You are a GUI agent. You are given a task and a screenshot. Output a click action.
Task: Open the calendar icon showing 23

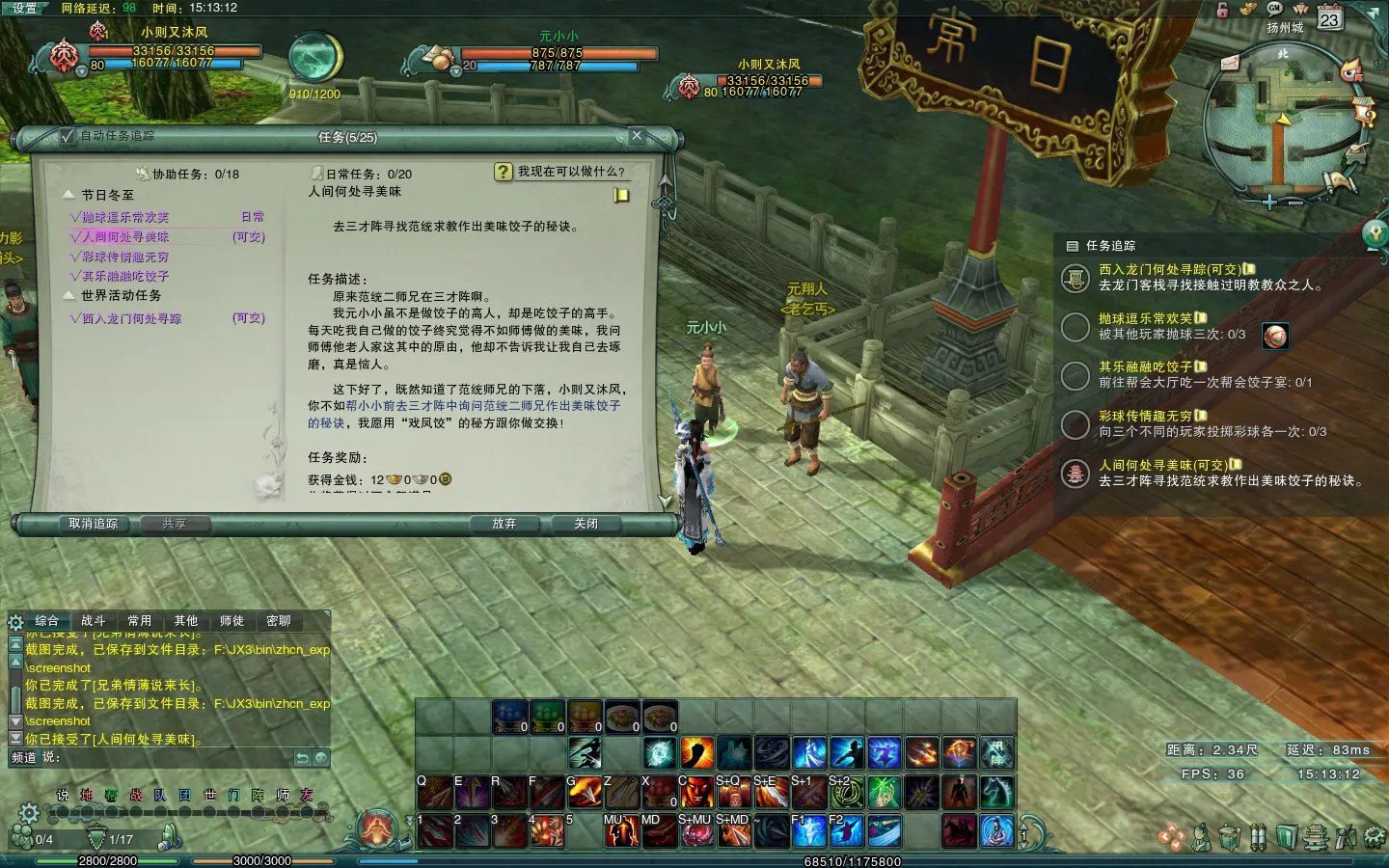click(1329, 18)
